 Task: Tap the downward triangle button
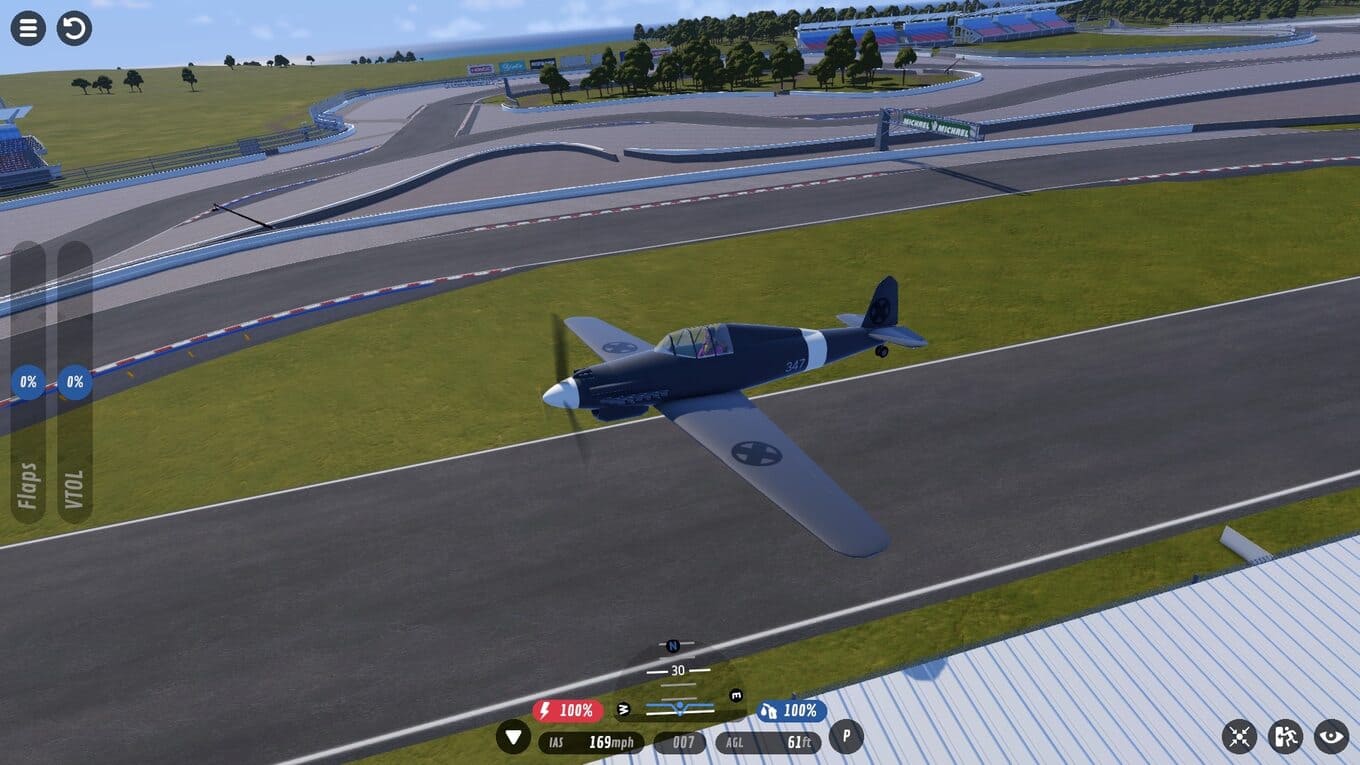[x=514, y=738]
